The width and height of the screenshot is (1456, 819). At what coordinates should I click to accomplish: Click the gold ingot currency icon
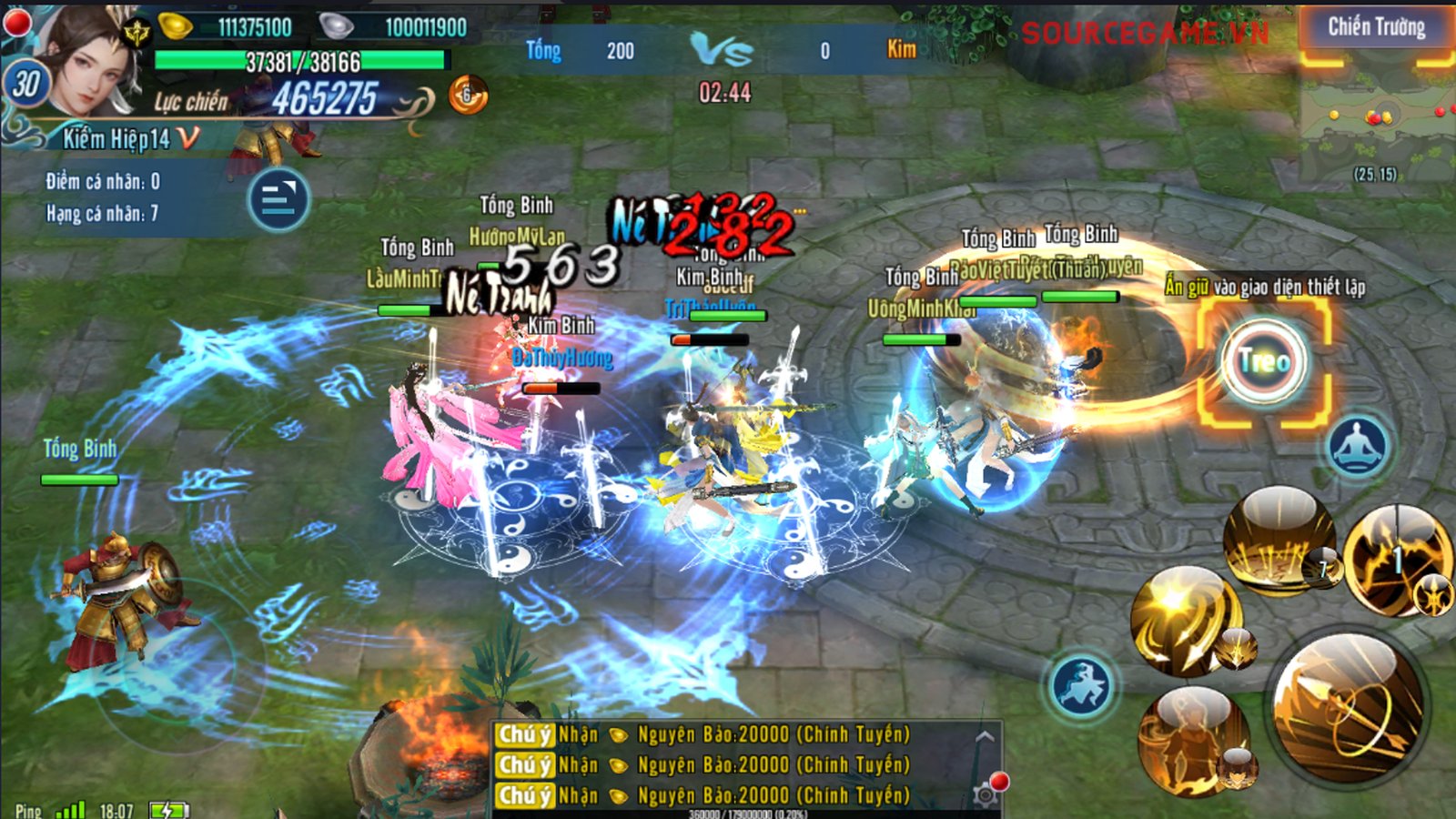[x=176, y=26]
